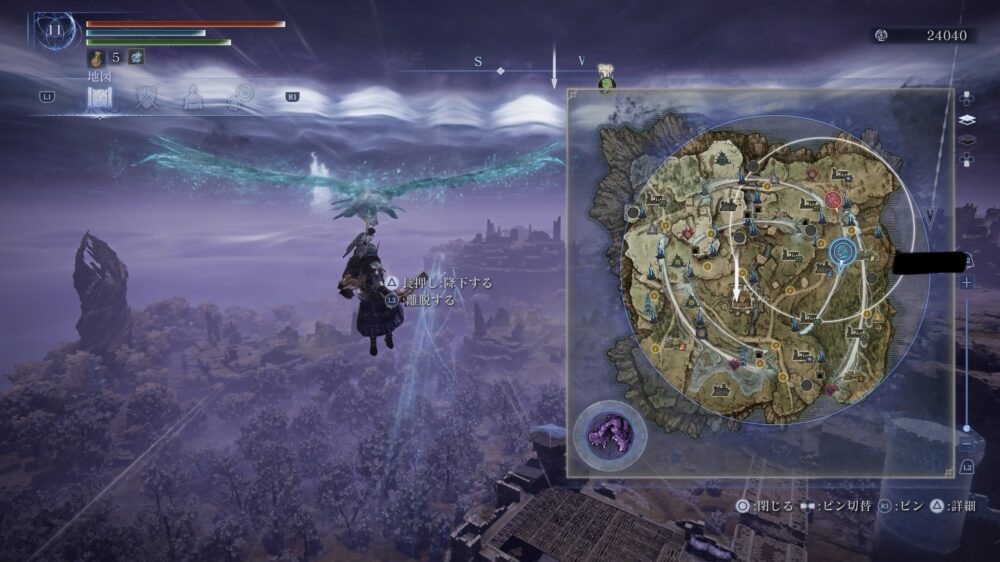Select the purple Nightlord boss portrait

point(609,435)
